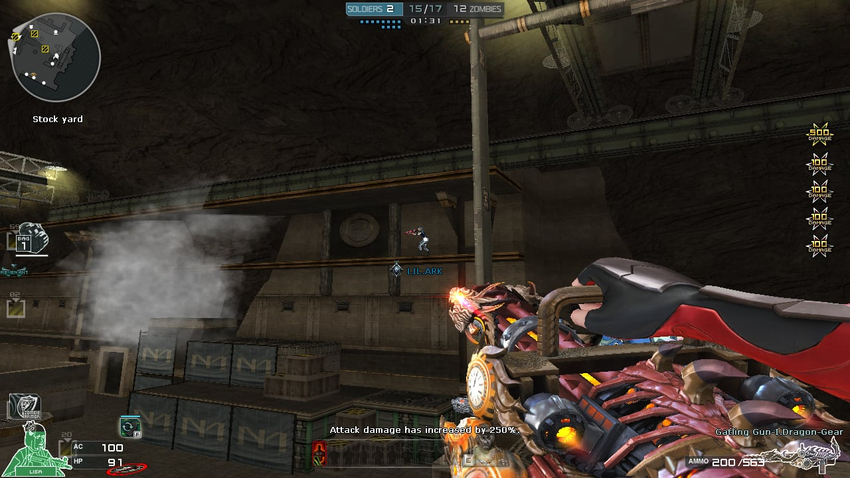Select the Gatling Gun Dragon-Gear weapon icon
This screenshot has height=478, width=850.
805,455
